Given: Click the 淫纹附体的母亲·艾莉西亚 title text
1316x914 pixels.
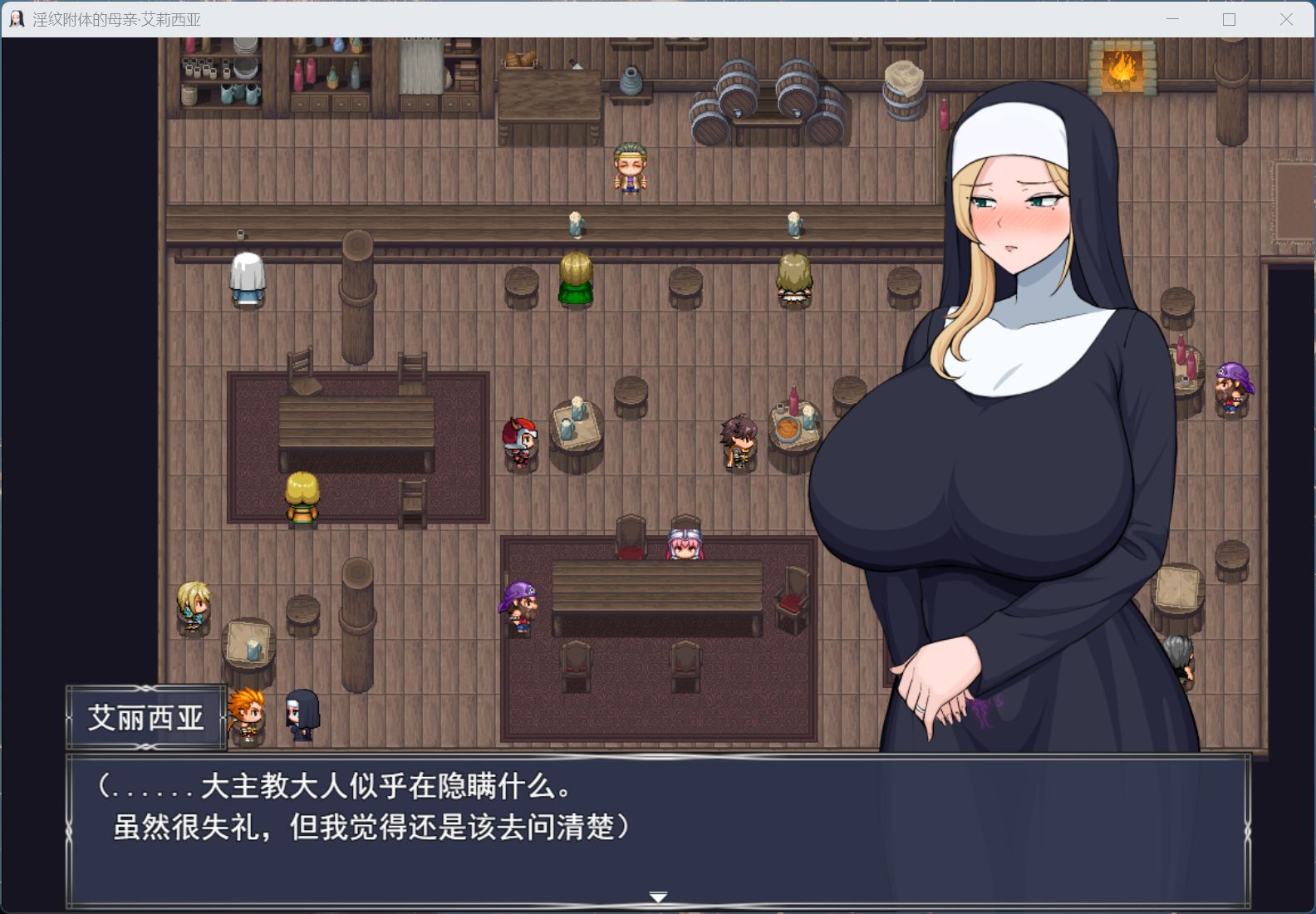Looking at the screenshot, I should [x=116, y=18].
